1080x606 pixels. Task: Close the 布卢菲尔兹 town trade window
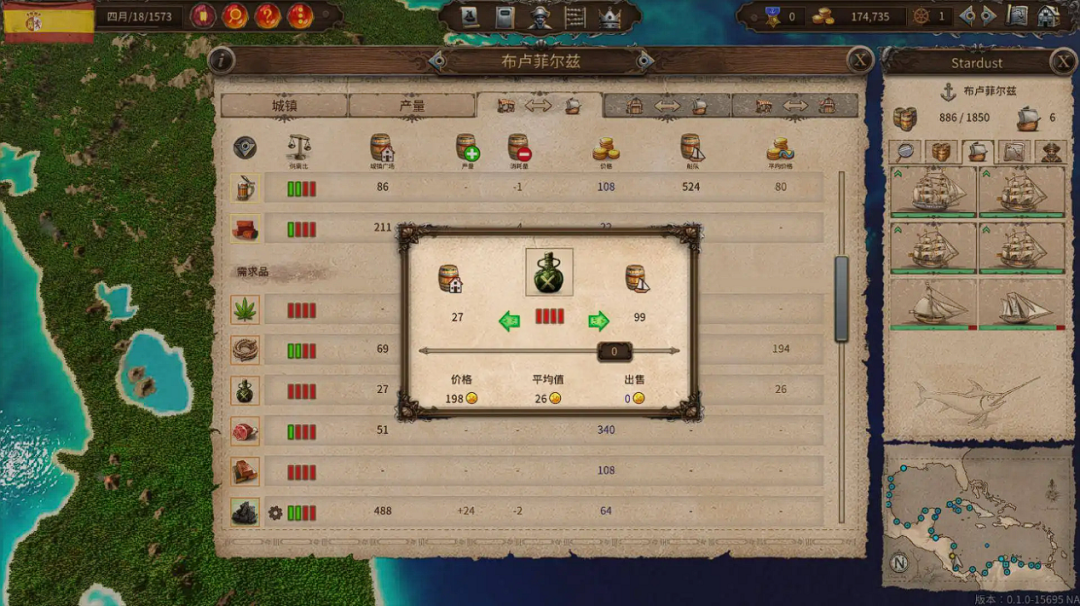tap(860, 60)
